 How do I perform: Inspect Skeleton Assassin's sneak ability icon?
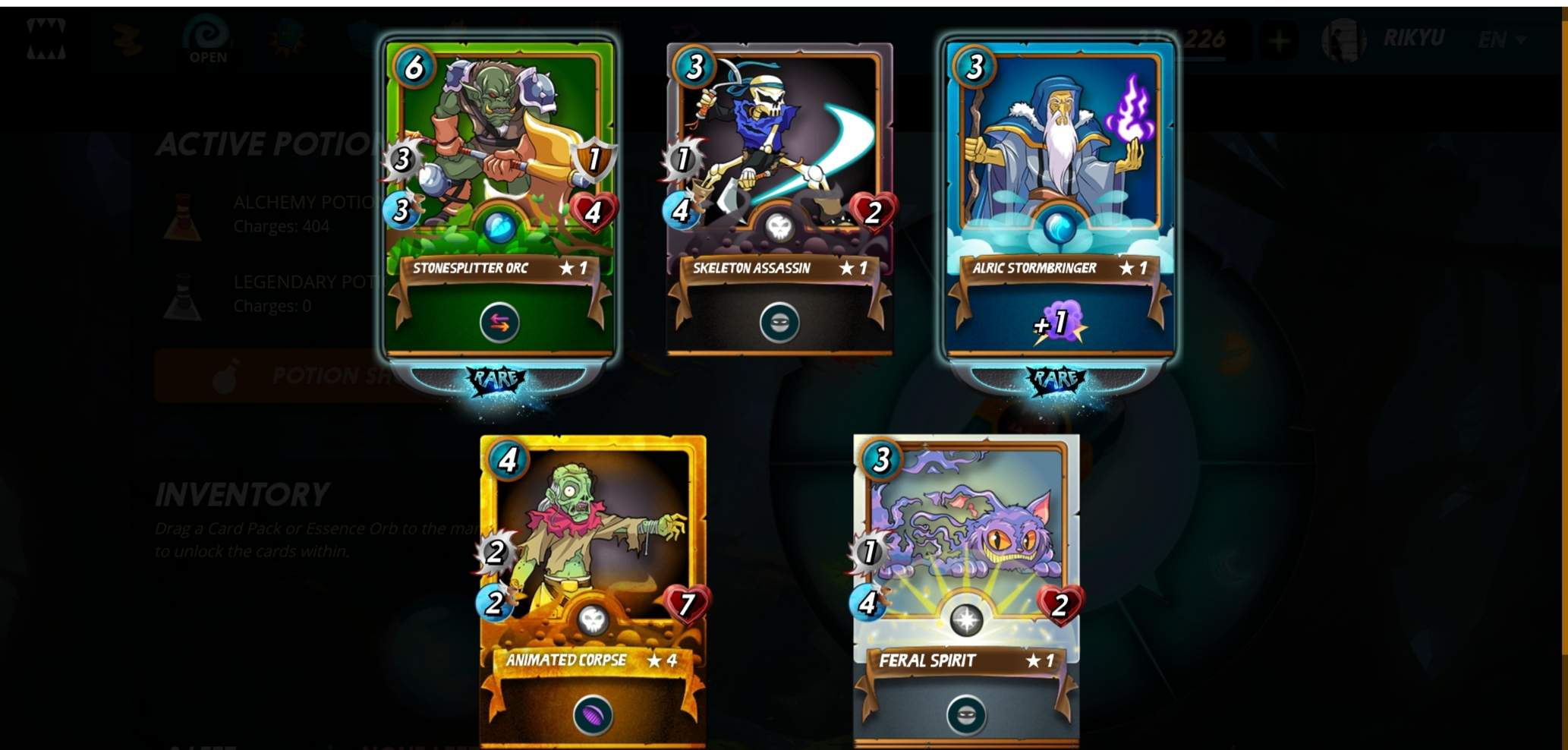tap(779, 323)
